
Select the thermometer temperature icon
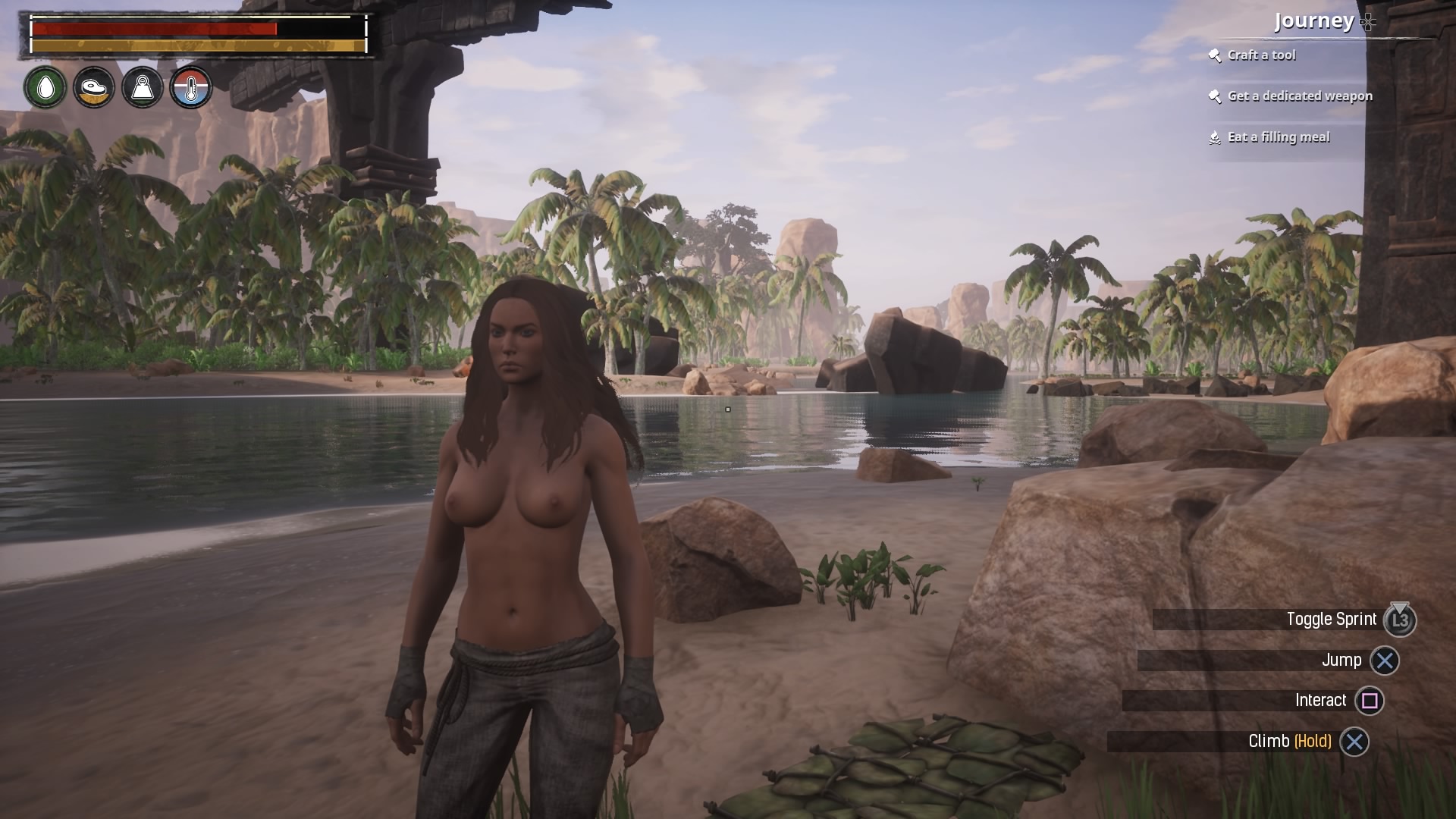click(x=190, y=88)
